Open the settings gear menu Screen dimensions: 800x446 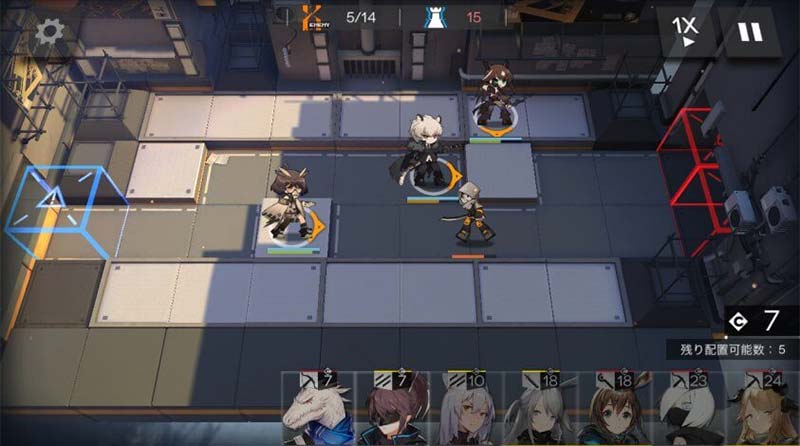tap(48, 31)
